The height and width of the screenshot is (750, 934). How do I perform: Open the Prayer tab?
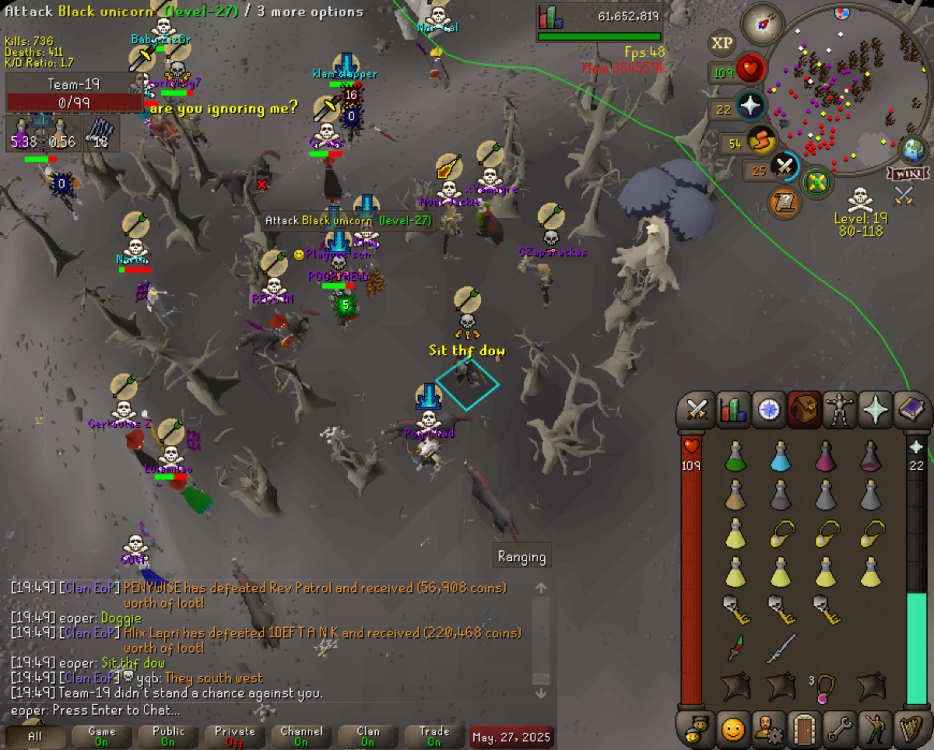coord(877,409)
